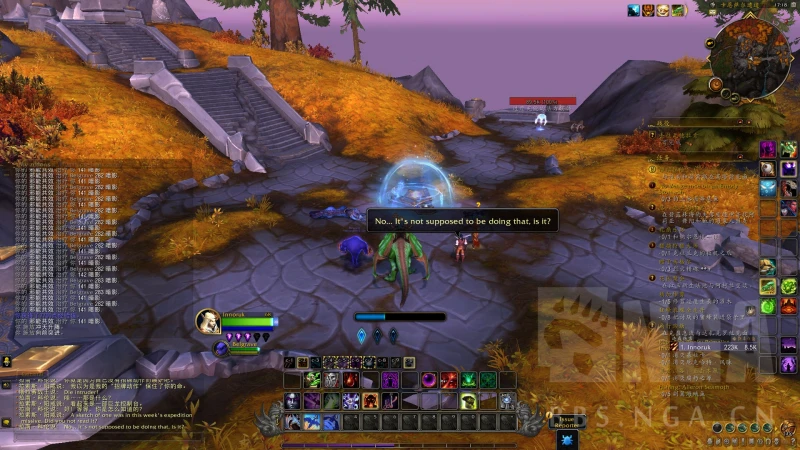Screen dimensions: 800x450
Task: Use the purple orb spell
Action: [428, 380]
